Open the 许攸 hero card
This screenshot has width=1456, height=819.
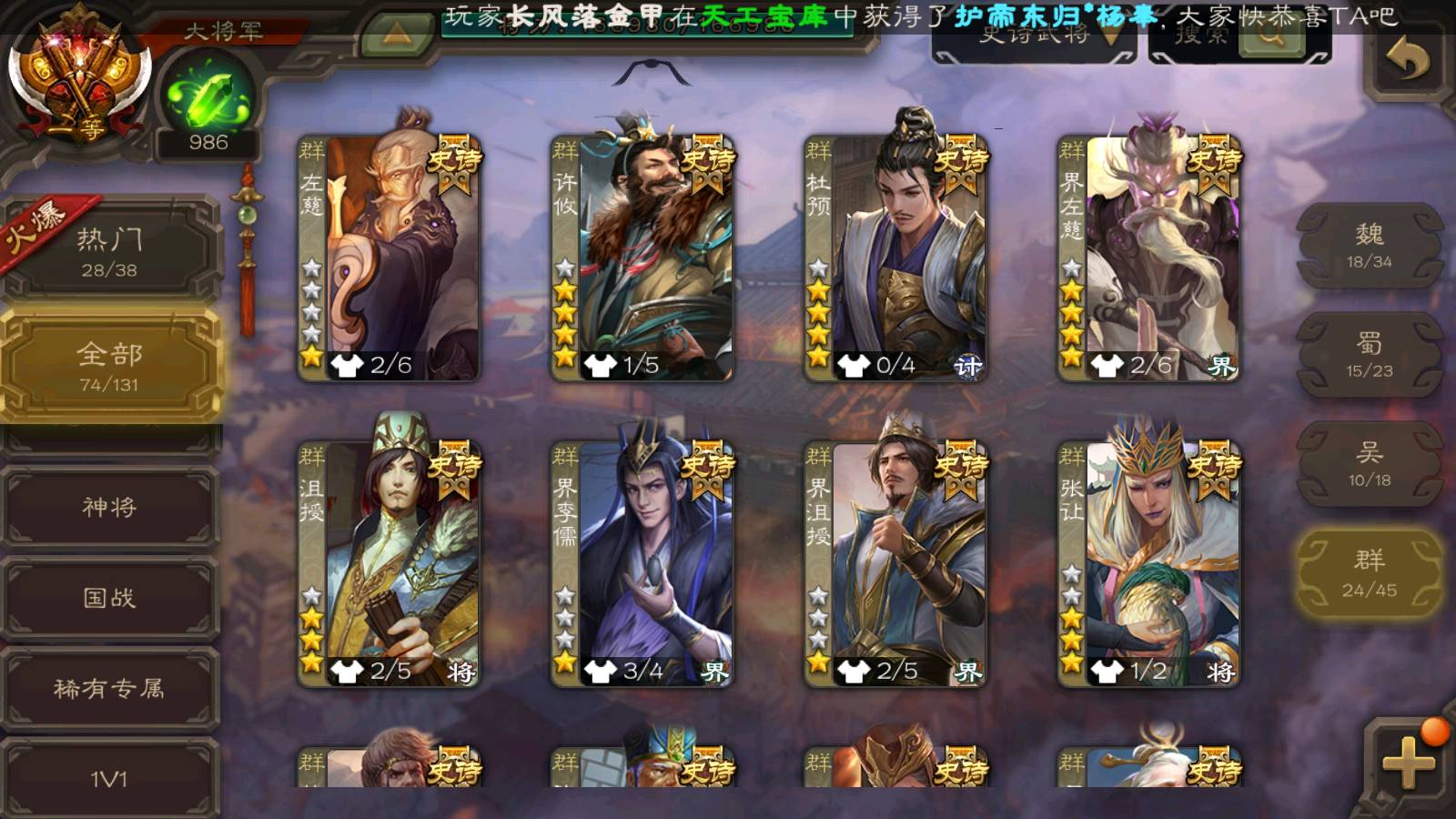642,257
